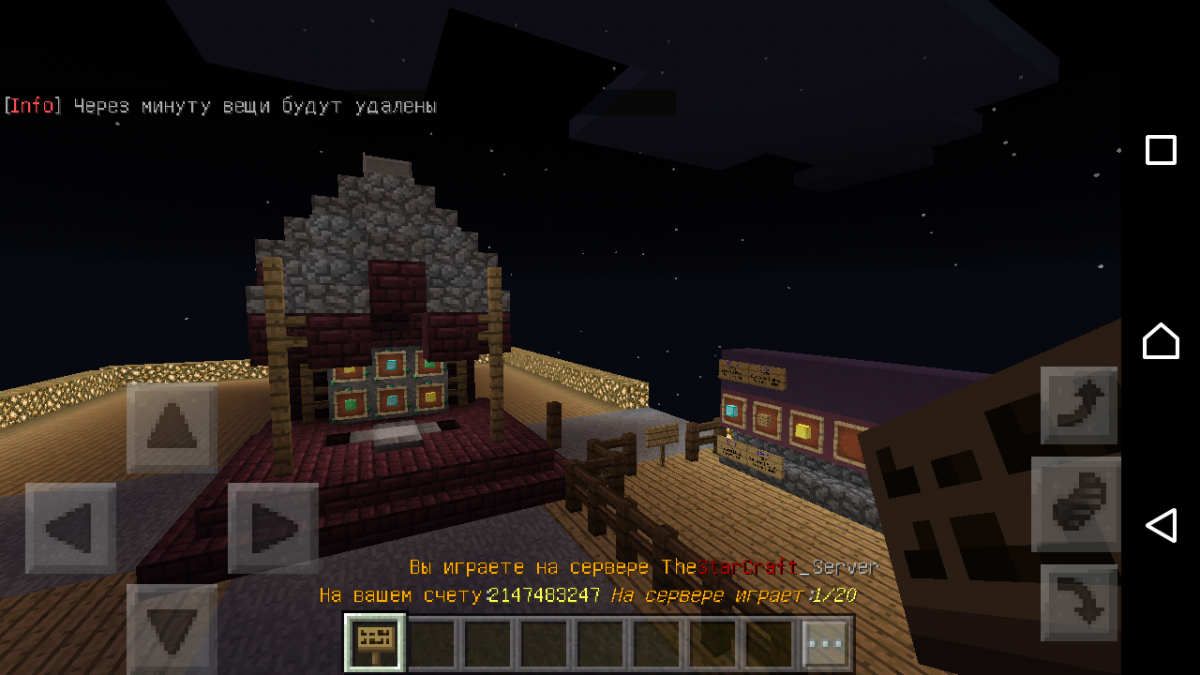Tap the move forward arrow
Image resolution: width=1200 pixels, height=675 pixels.
172,428
